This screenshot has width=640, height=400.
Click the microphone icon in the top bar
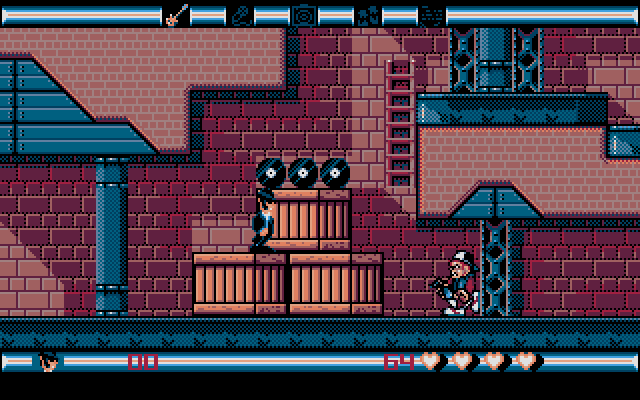(239, 14)
